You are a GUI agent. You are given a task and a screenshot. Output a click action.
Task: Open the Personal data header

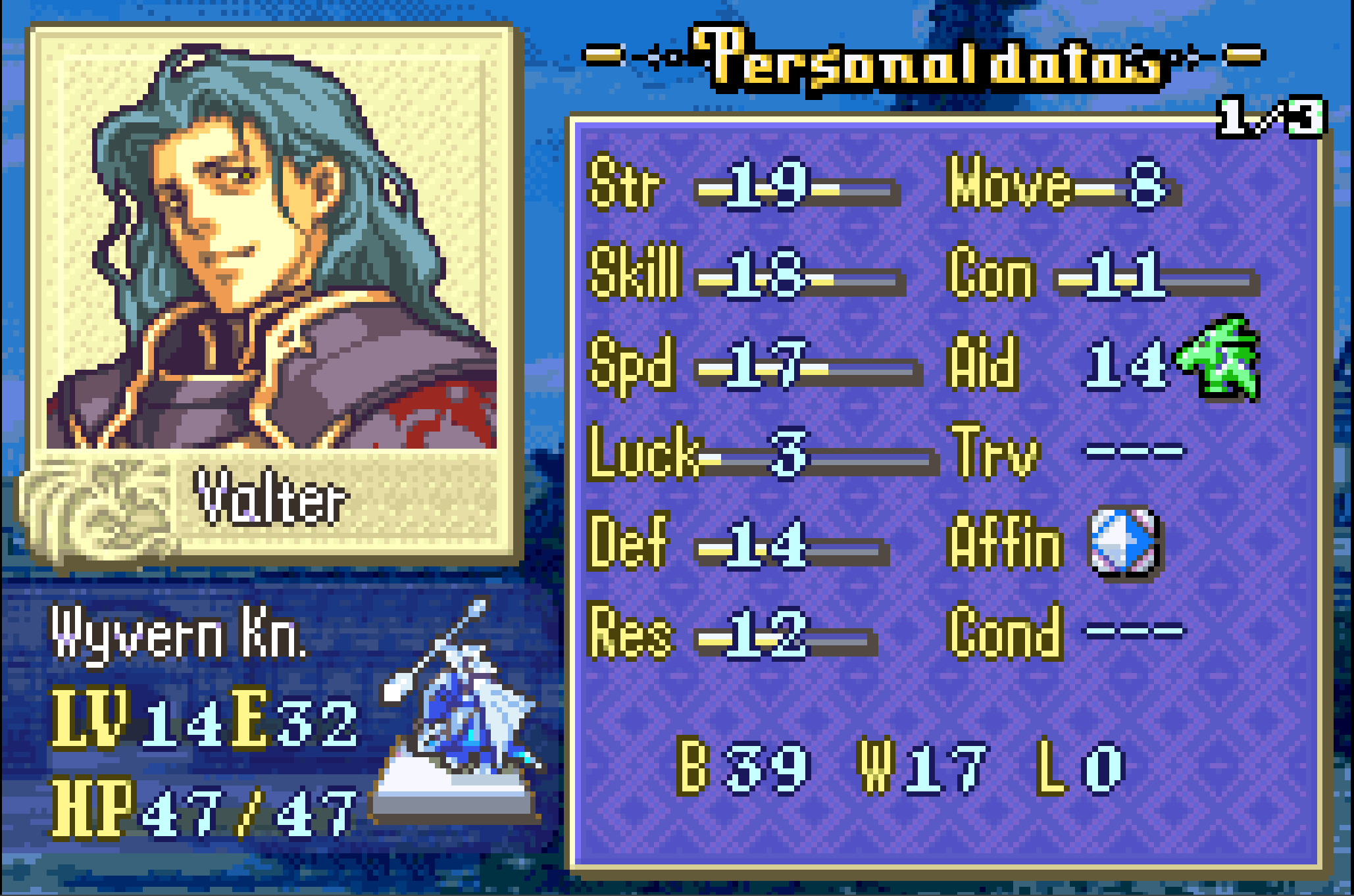point(926,59)
